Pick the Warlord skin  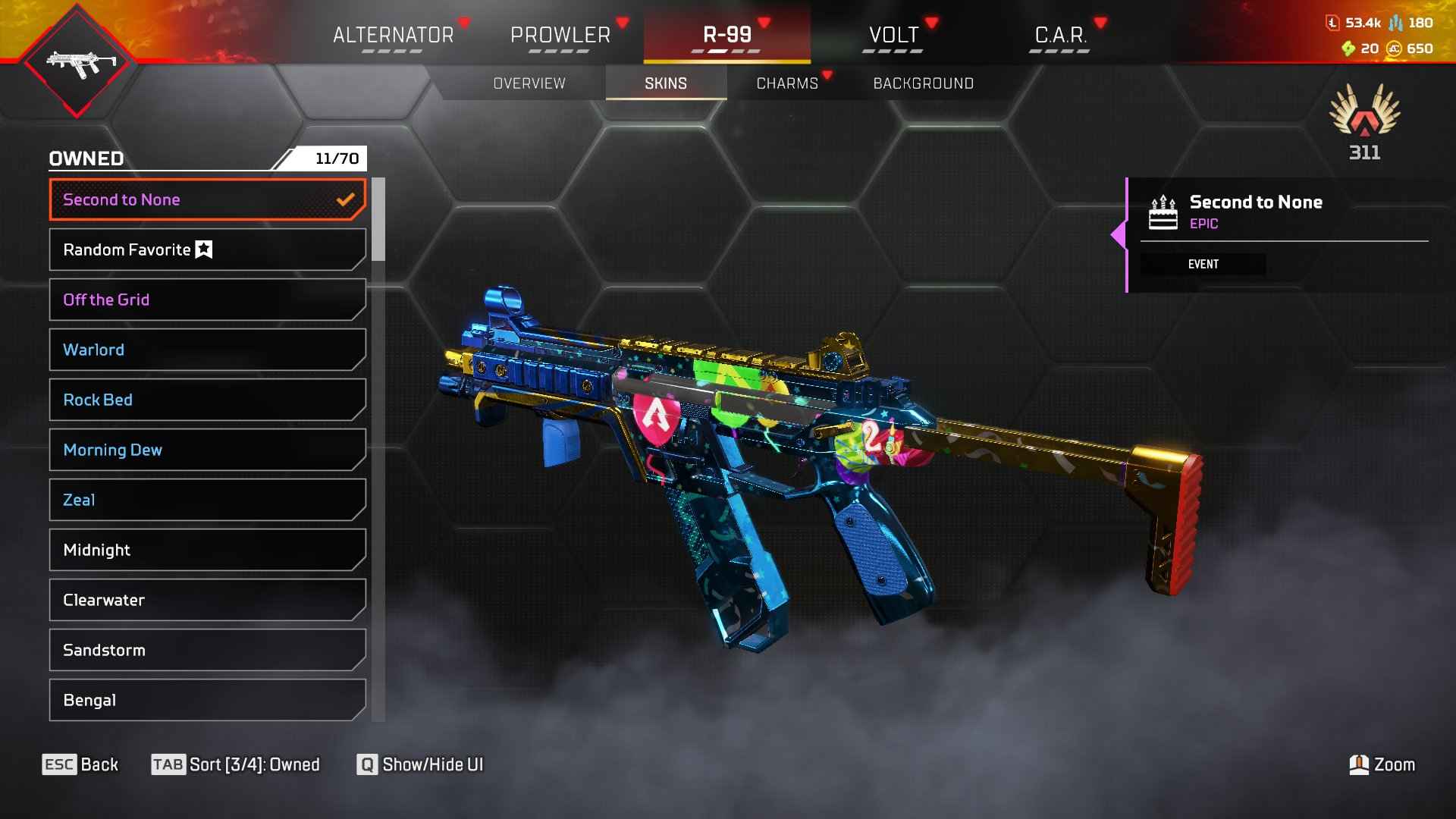click(x=207, y=350)
